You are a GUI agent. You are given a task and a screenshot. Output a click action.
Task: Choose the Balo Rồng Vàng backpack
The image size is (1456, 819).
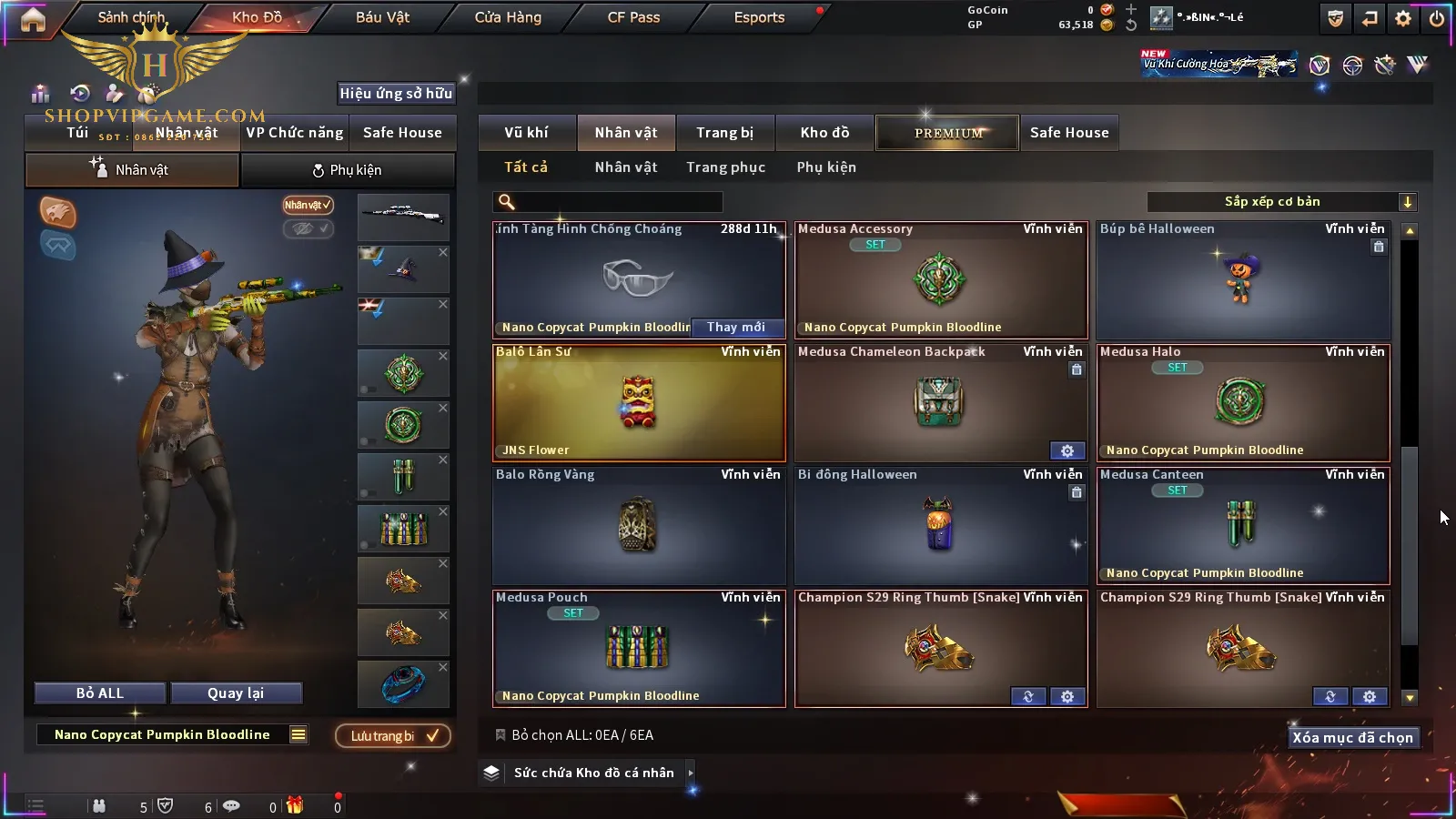click(x=639, y=525)
